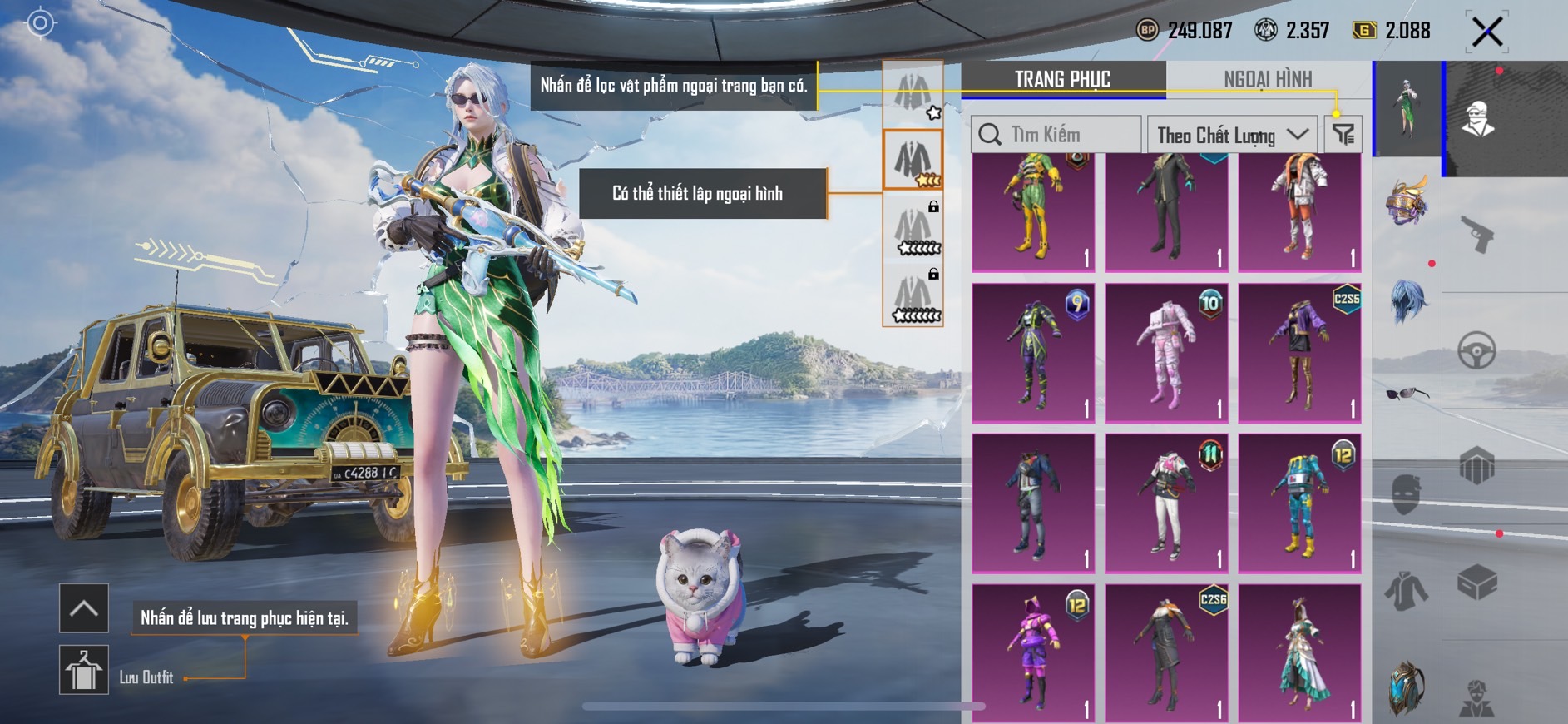Save current outfit with the Lưu Outfit button

point(84,670)
